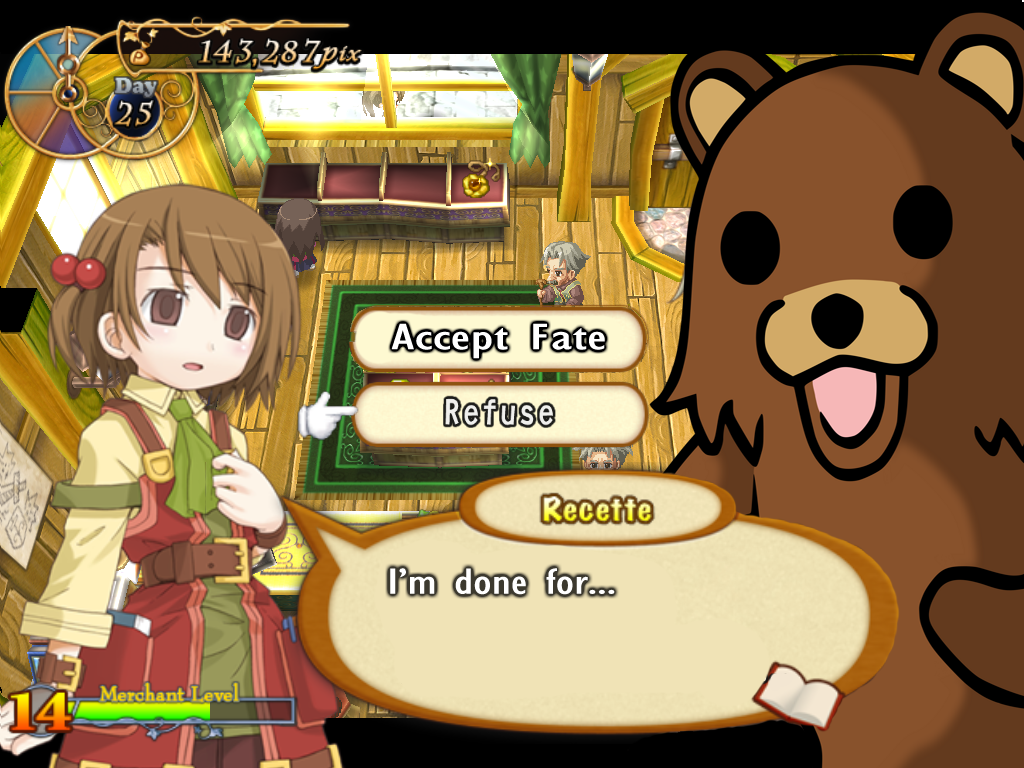The height and width of the screenshot is (768, 1024).
Task: Select the Refuse dialogue choice
Action: tap(499, 413)
